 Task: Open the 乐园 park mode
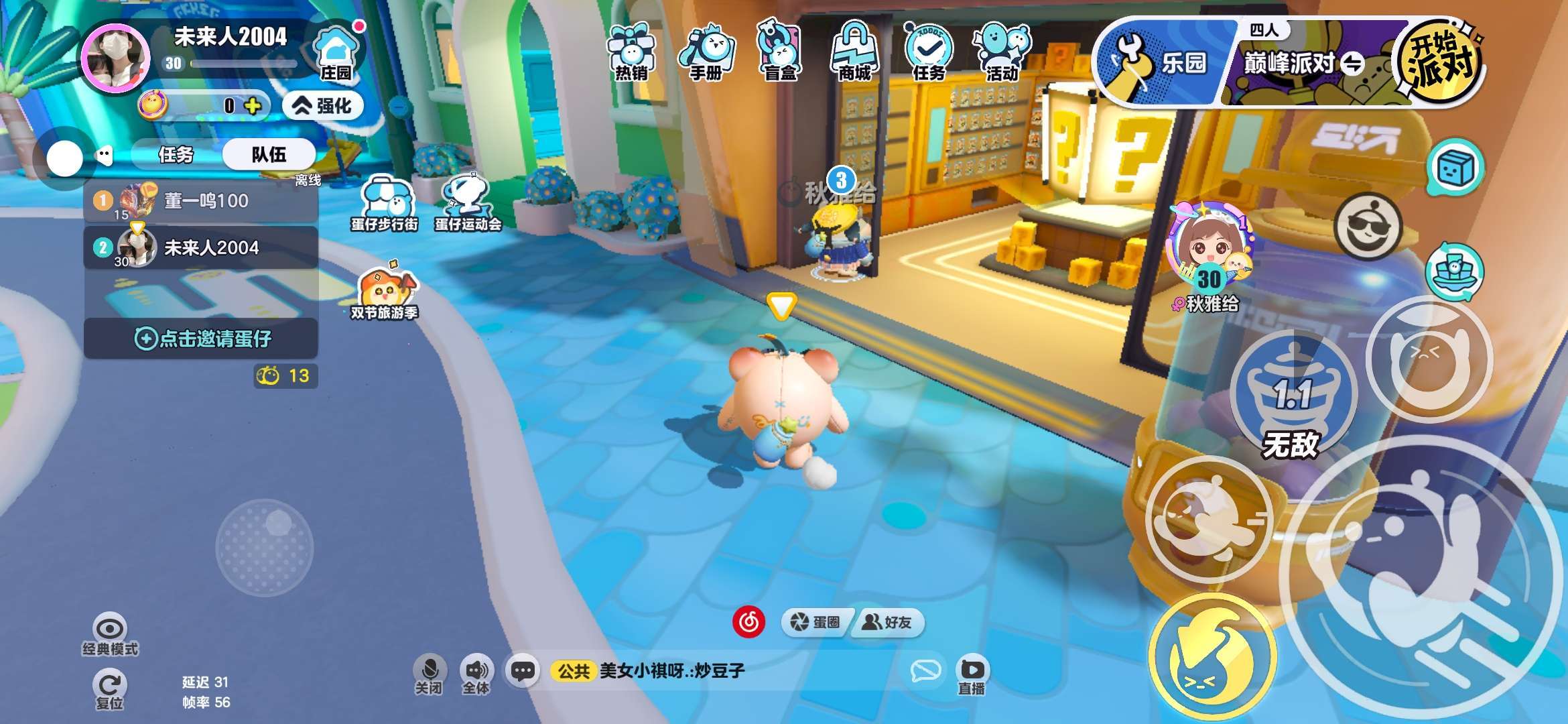click(x=1165, y=63)
